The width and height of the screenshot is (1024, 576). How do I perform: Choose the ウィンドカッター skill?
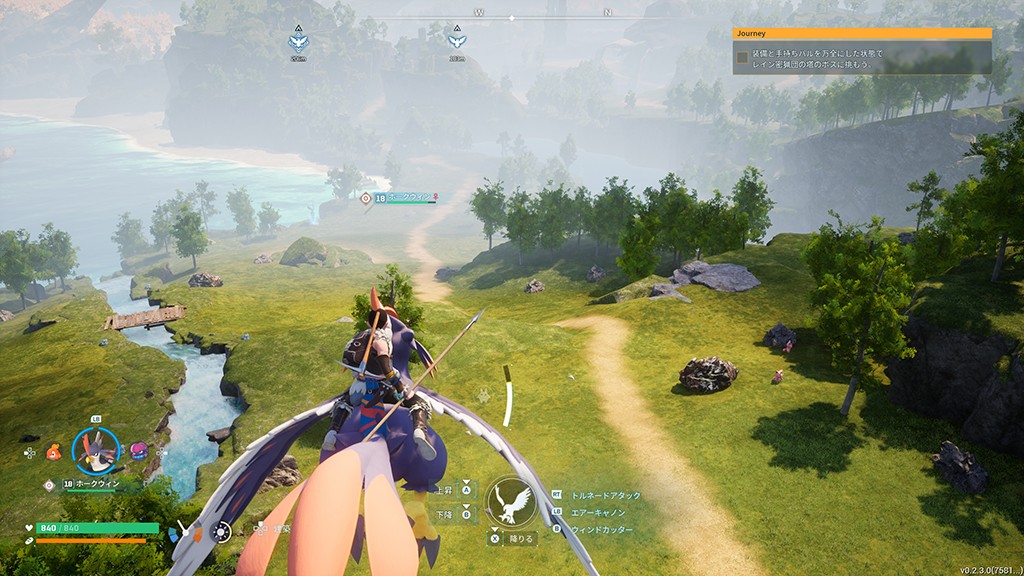coord(601,529)
